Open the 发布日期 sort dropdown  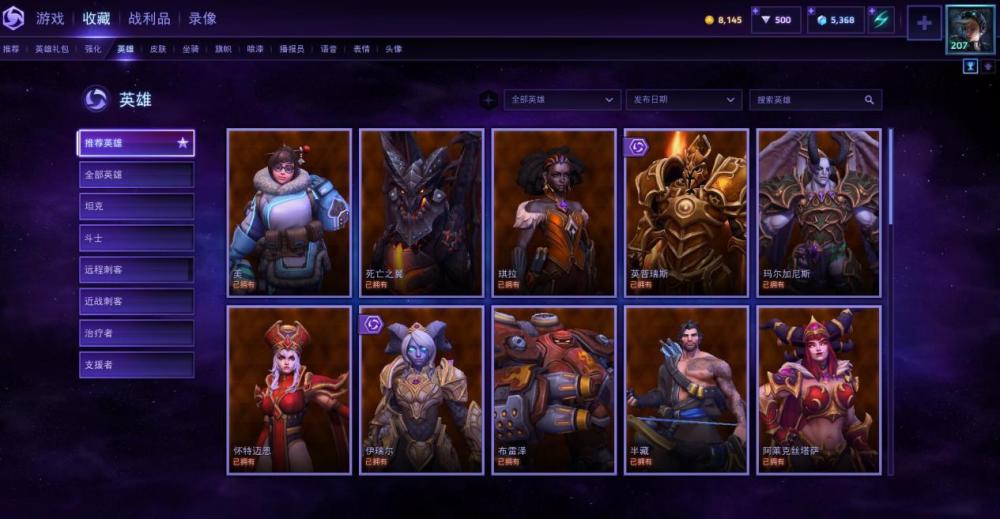click(685, 100)
